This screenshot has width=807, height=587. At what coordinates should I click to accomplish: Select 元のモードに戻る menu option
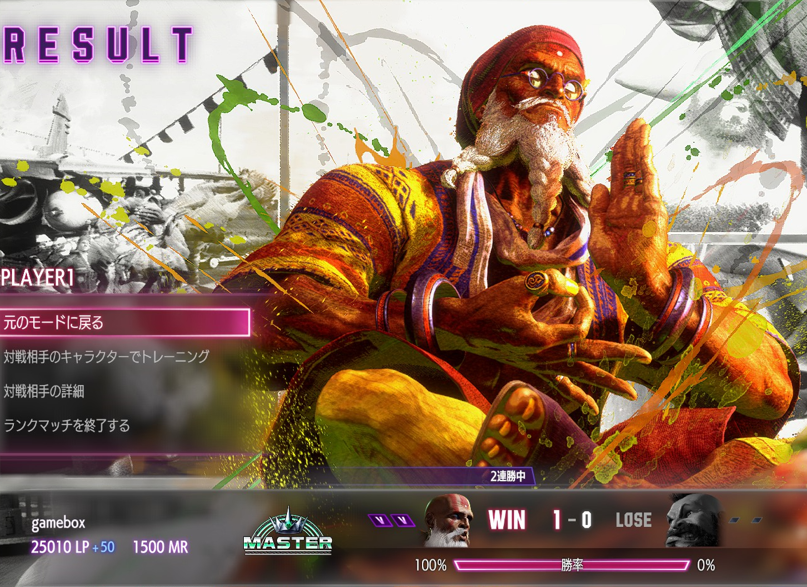[124, 322]
